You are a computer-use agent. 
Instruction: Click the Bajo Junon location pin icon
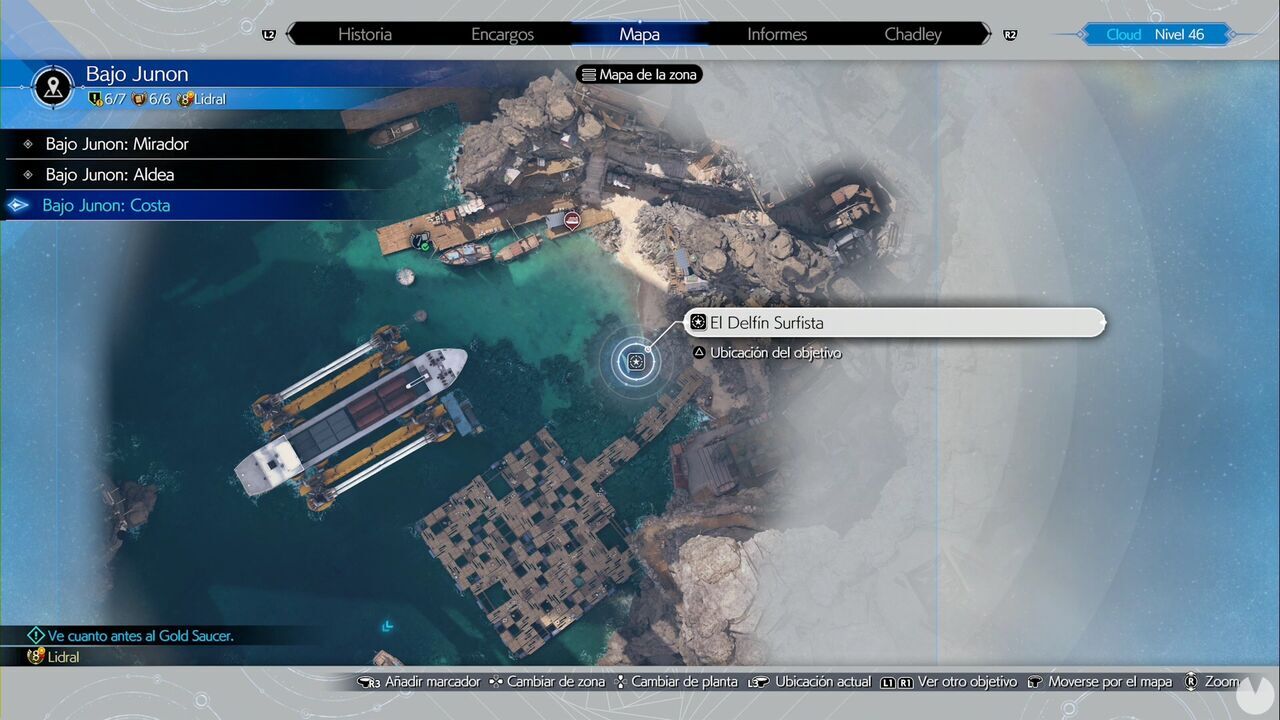(51, 86)
